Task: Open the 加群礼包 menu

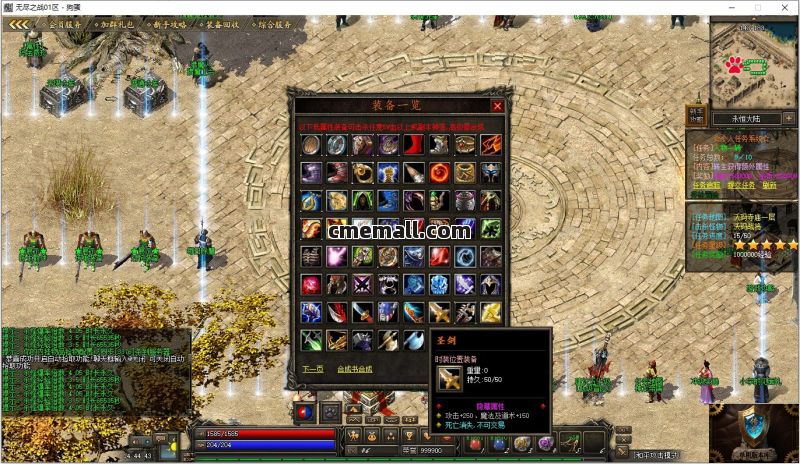Action: (x=116, y=24)
